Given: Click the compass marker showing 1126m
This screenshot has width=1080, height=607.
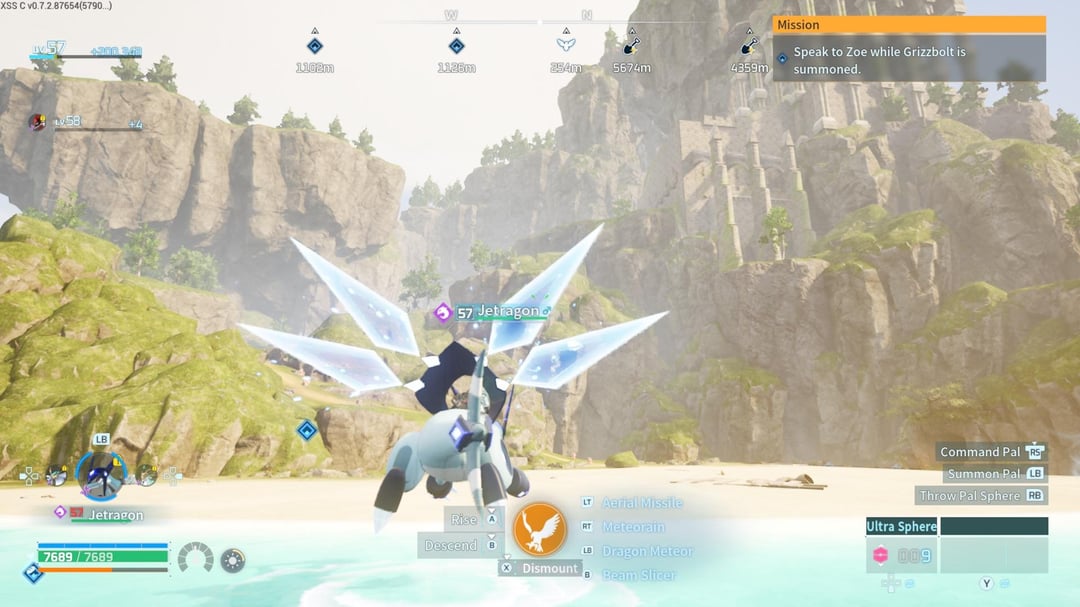Looking at the screenshot, I should click(x=456, y=46).
